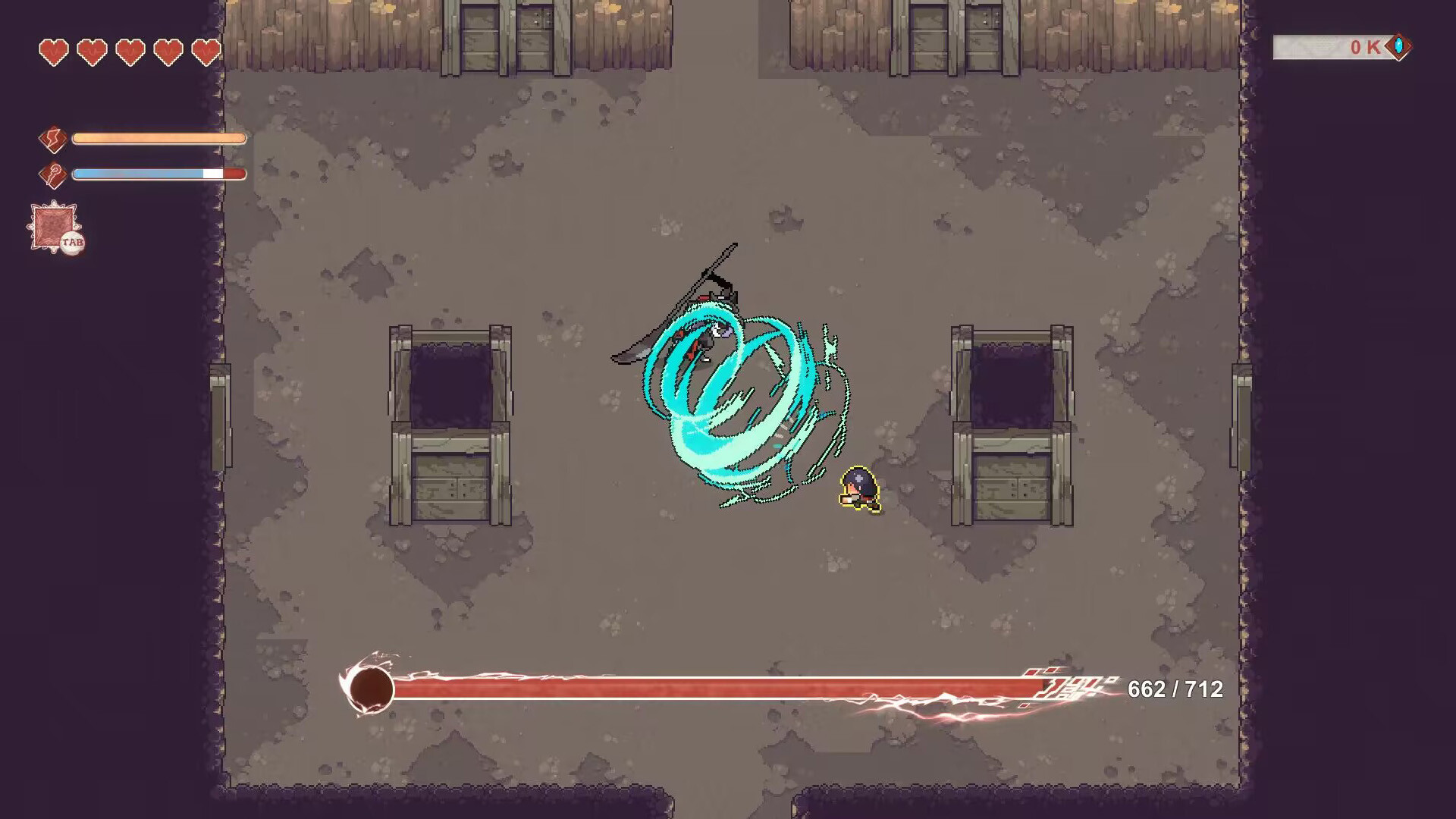Click the boss portrait circle
The height and width of the screenshot is (819, 1456).
coord(370,689)
